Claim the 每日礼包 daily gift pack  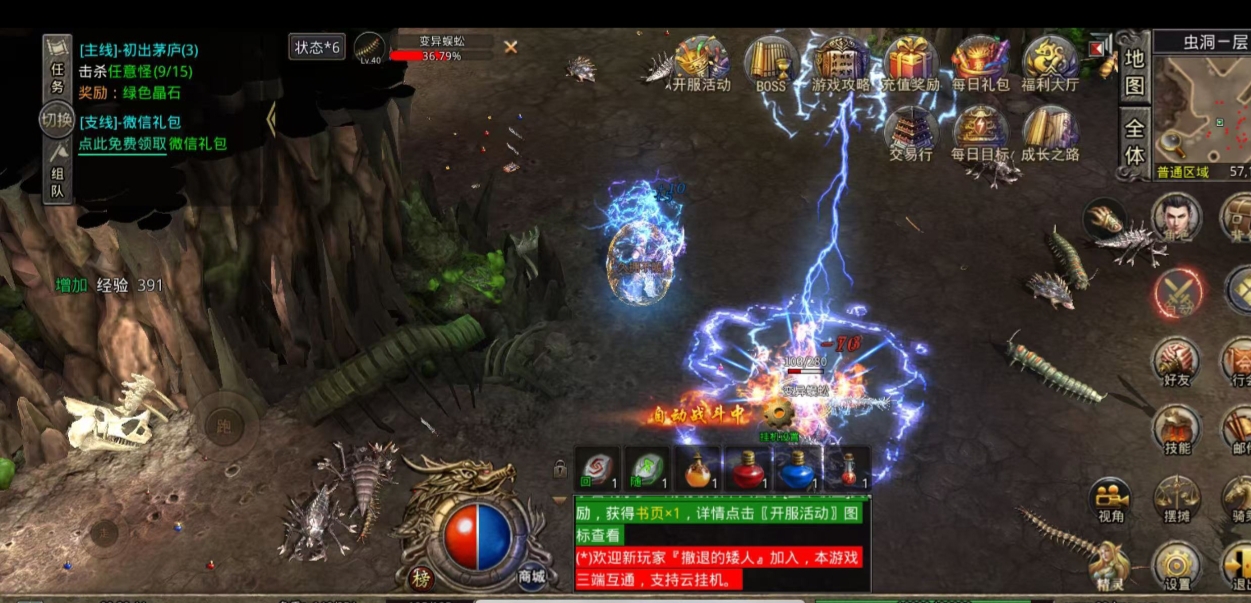point(980,63)
